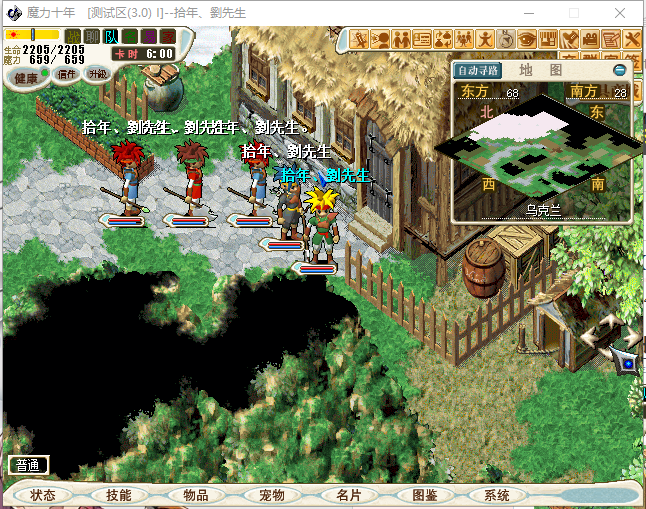The height and width of the screenshot is (509, 646).
Task: Toggle the 易 trade switch
Action: pyautogui.click(x=149, y=36)
